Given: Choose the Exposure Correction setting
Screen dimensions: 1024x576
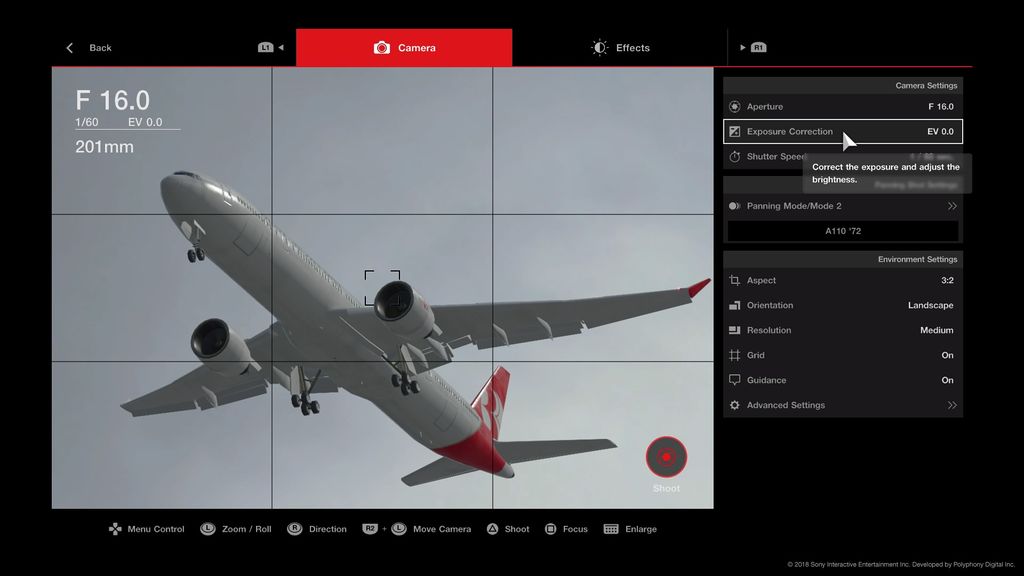Looking at the screenshot, I should 842,132.
